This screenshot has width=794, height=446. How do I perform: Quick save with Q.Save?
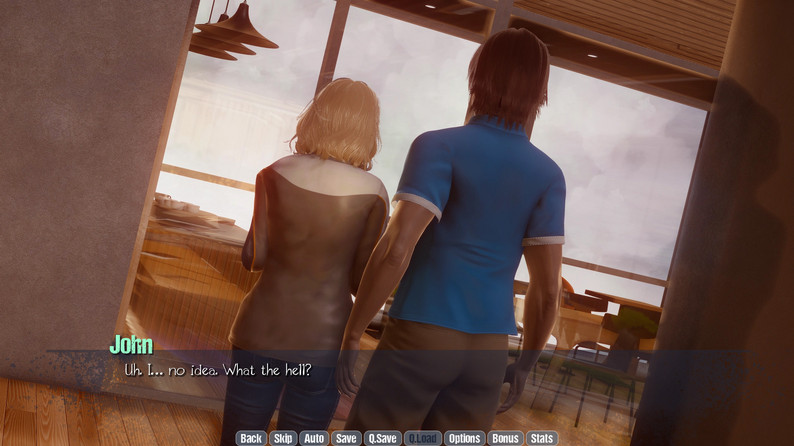[x=382, y=438]
